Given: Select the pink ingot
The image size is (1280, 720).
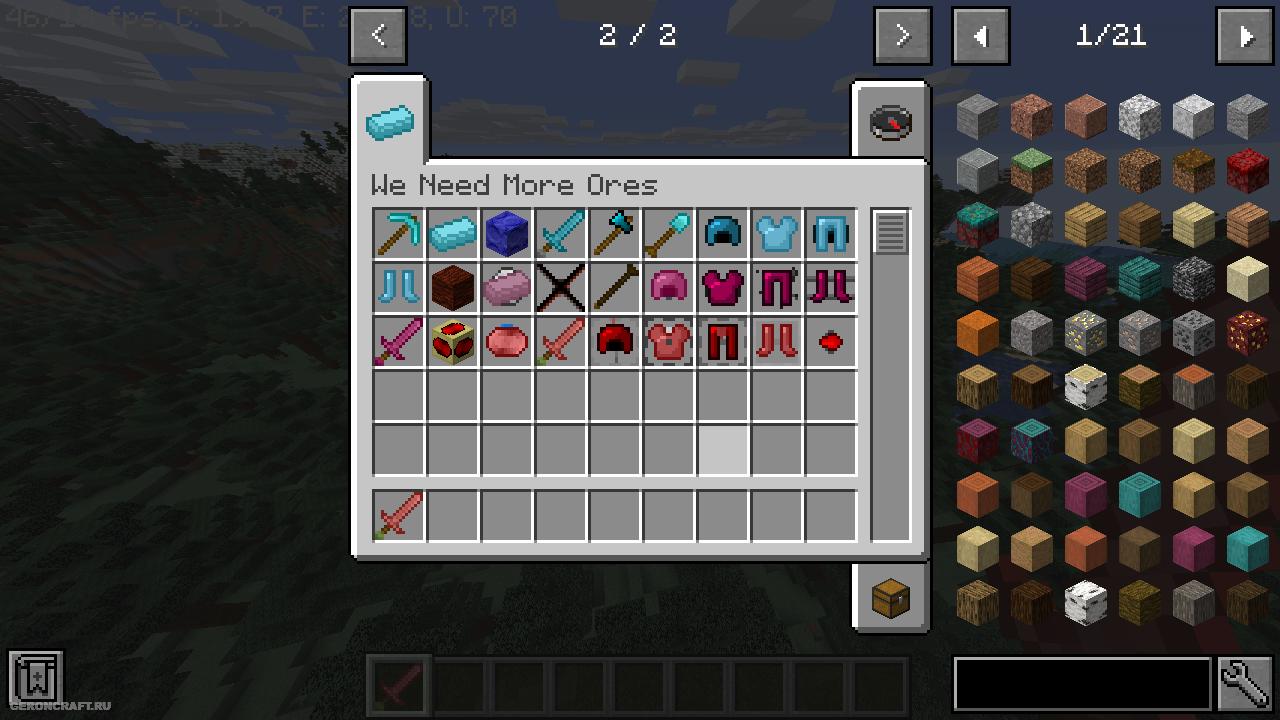Looking at the screenshot, I should (x=507, y=289).
